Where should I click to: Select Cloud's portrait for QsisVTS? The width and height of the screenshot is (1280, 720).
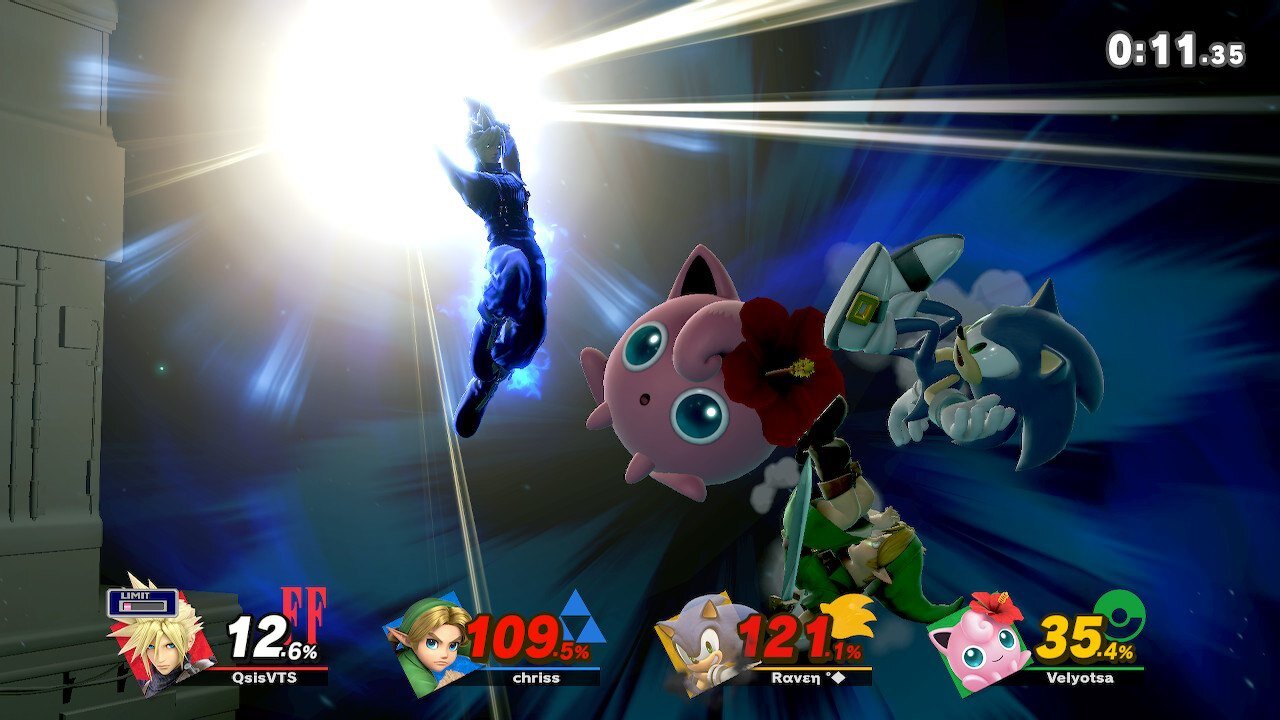(x=160, y=636)
